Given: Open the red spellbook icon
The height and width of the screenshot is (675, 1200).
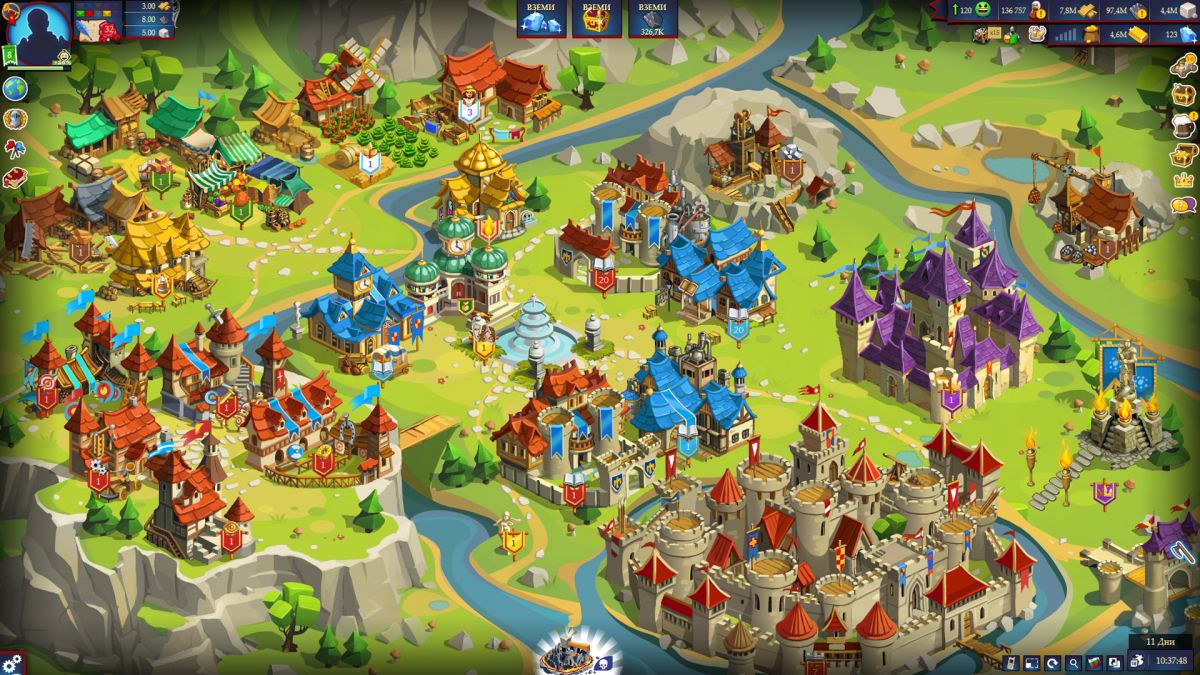Looking at the screenshot, I should (15, 178).
